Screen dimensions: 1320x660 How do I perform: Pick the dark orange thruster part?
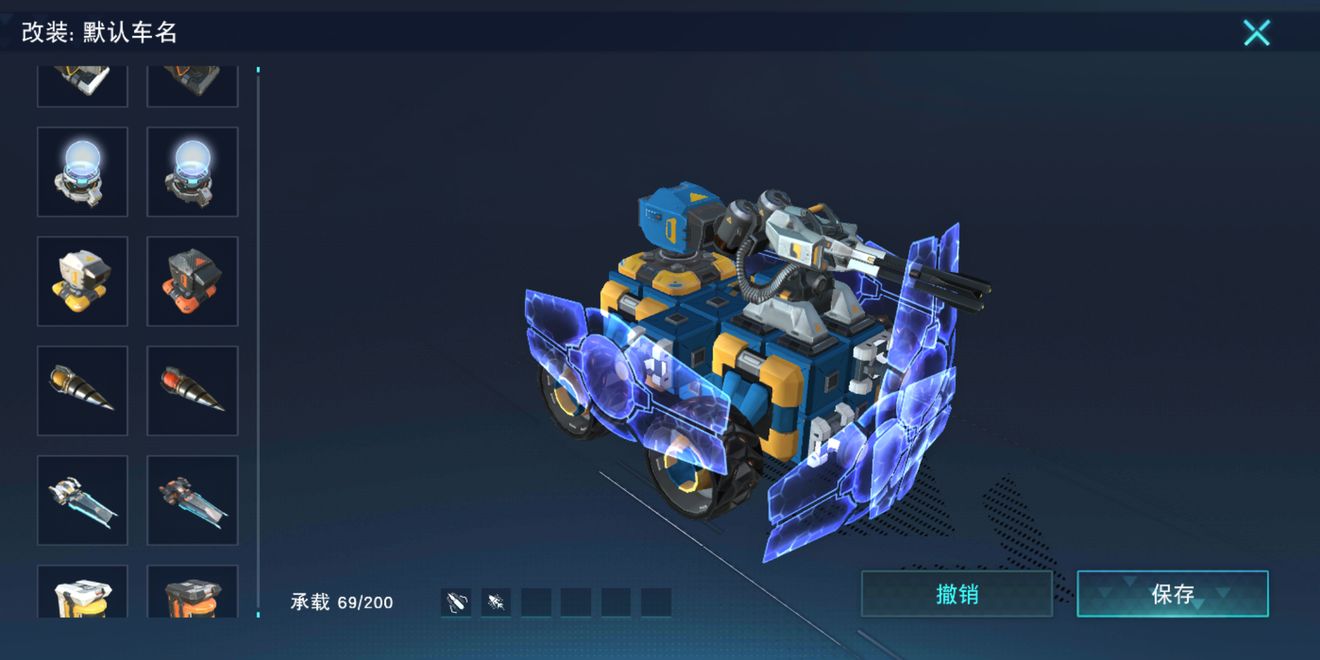click(x=192, y=500)
